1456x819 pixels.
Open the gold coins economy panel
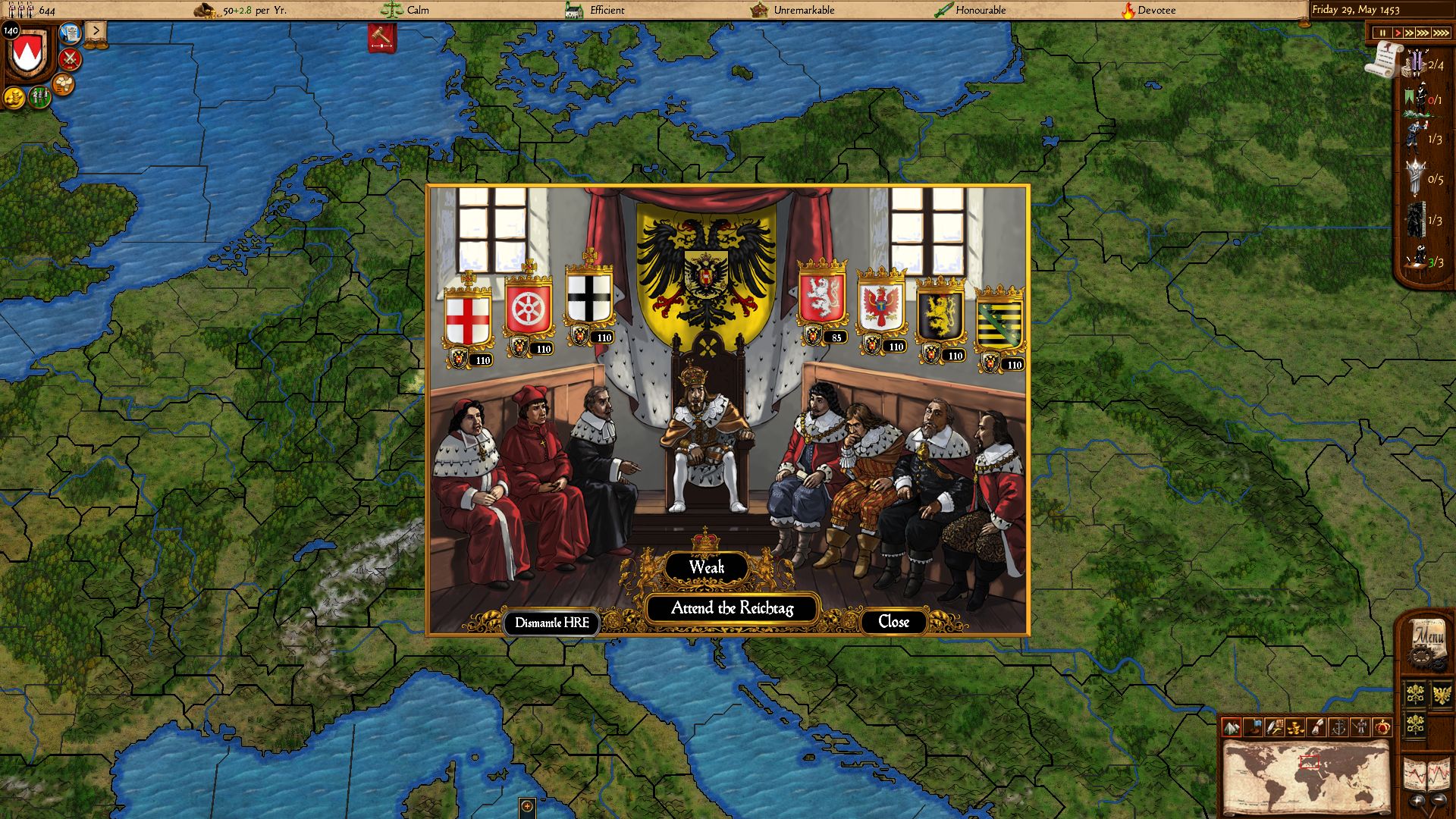[14, 98]
